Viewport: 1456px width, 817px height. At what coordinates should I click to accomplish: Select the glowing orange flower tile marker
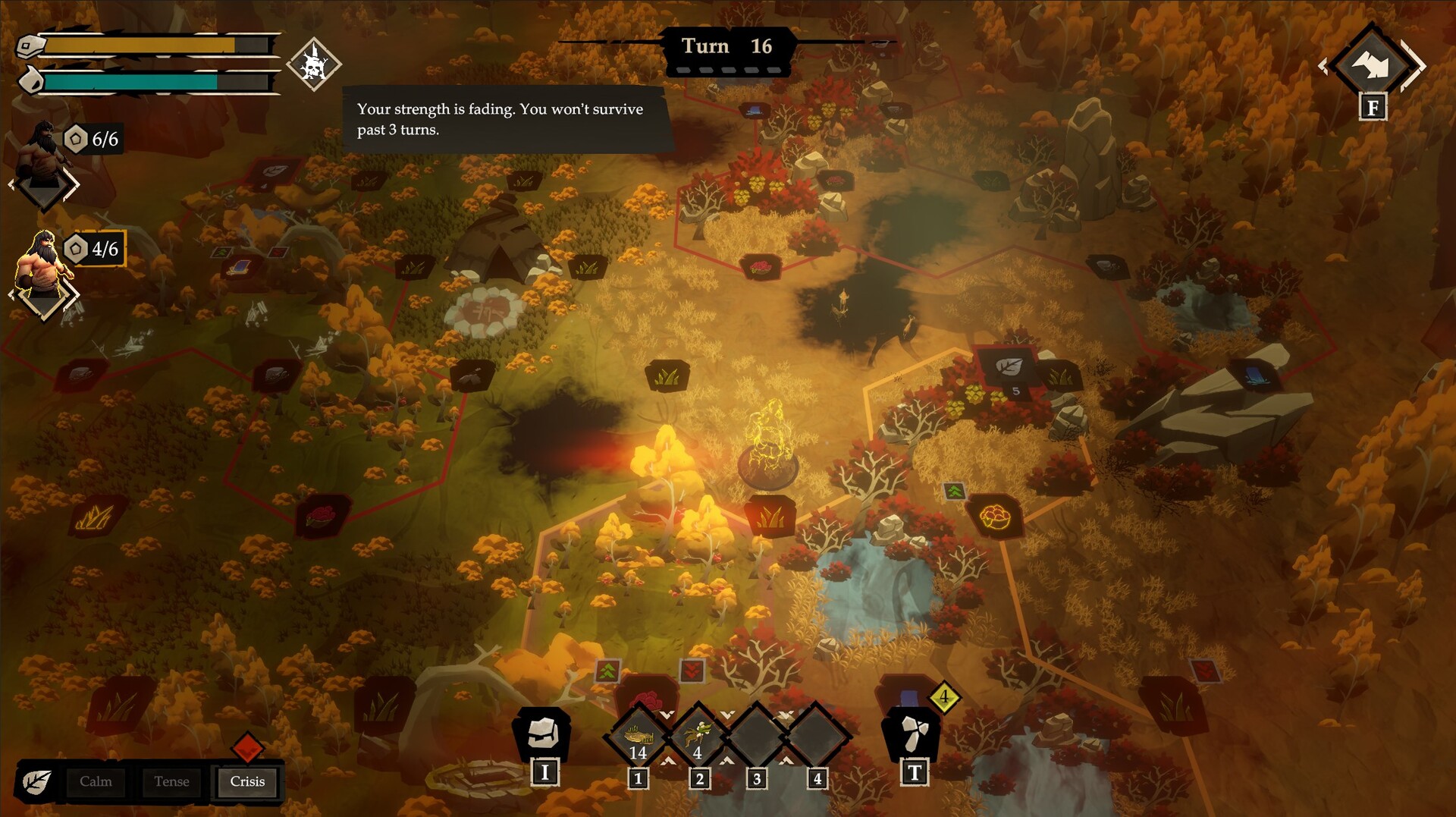point(995,517)
